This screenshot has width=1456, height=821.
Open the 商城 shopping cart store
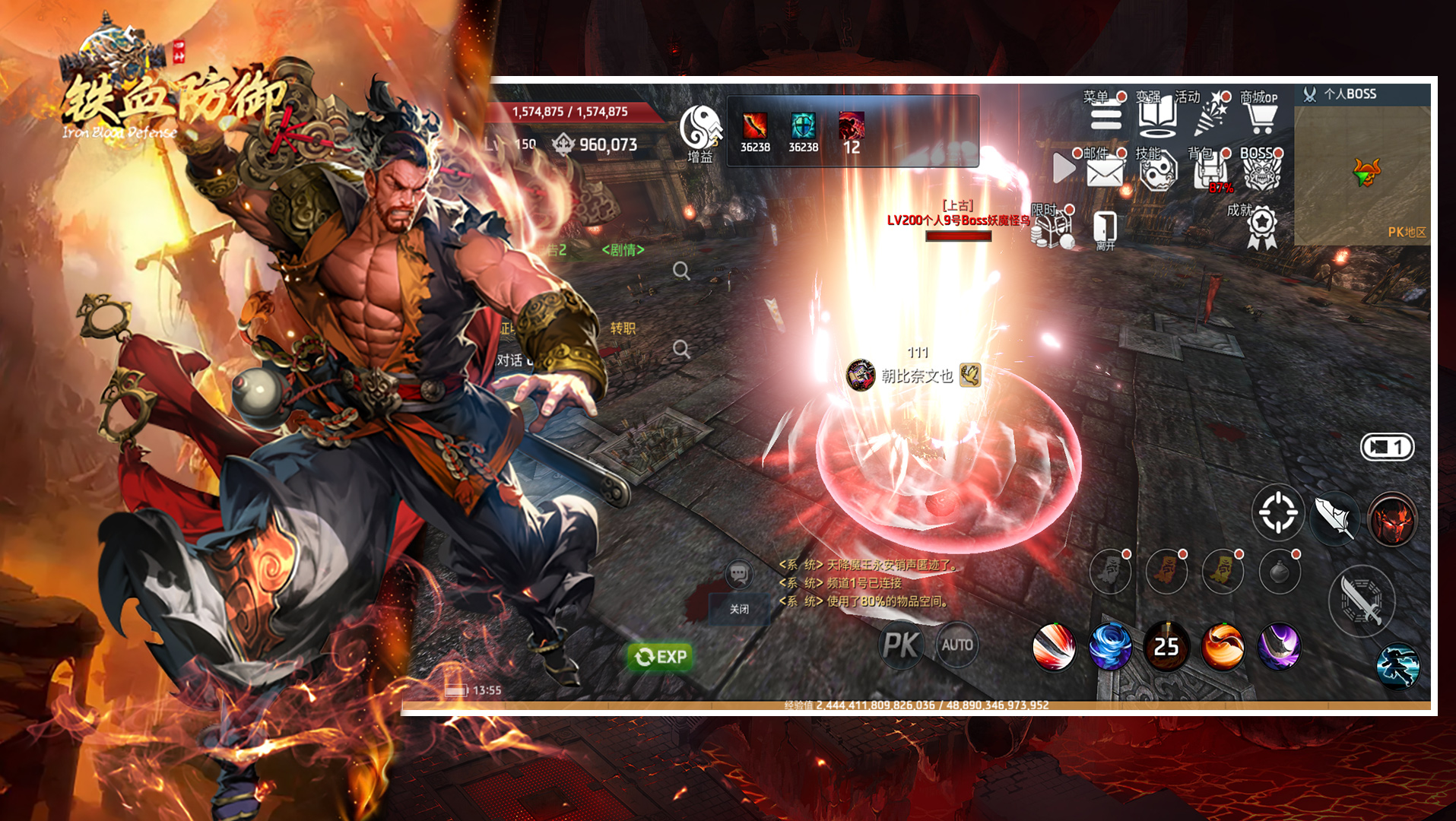1261,116
